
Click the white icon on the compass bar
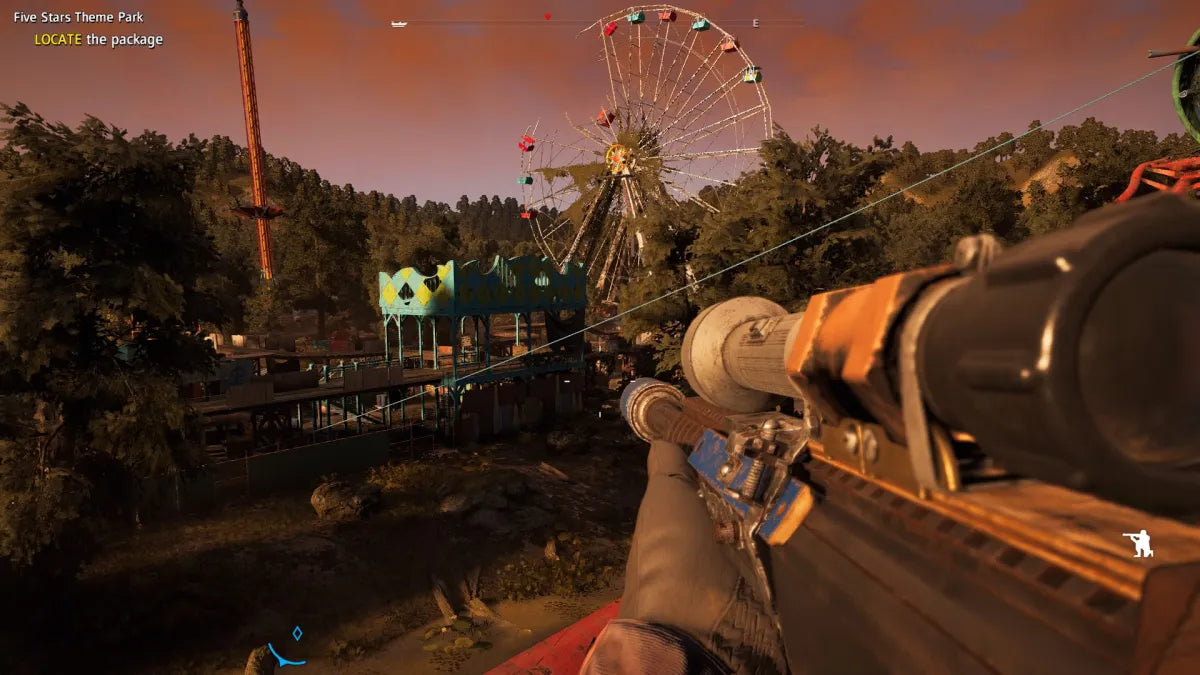399,22
